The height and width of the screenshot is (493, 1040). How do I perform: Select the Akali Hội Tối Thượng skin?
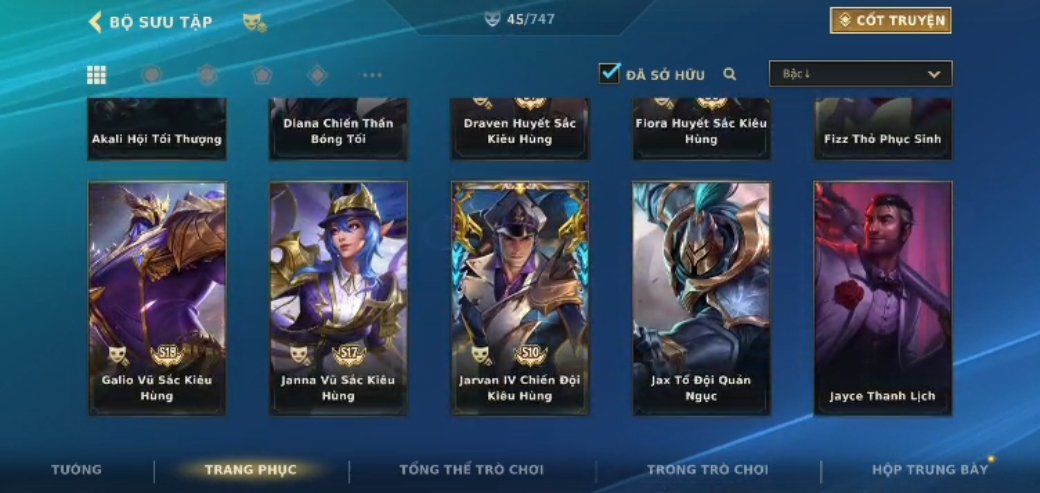pyautogui.click(x=157, y=130)
